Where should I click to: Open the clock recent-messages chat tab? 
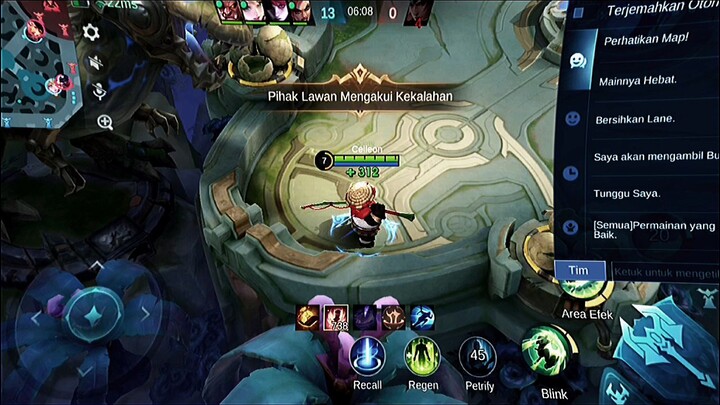point(571,173)
